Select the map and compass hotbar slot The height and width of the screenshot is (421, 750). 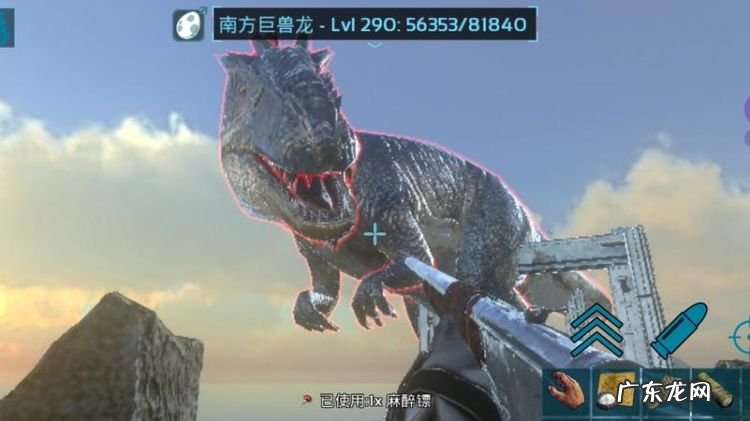point(614,391)
